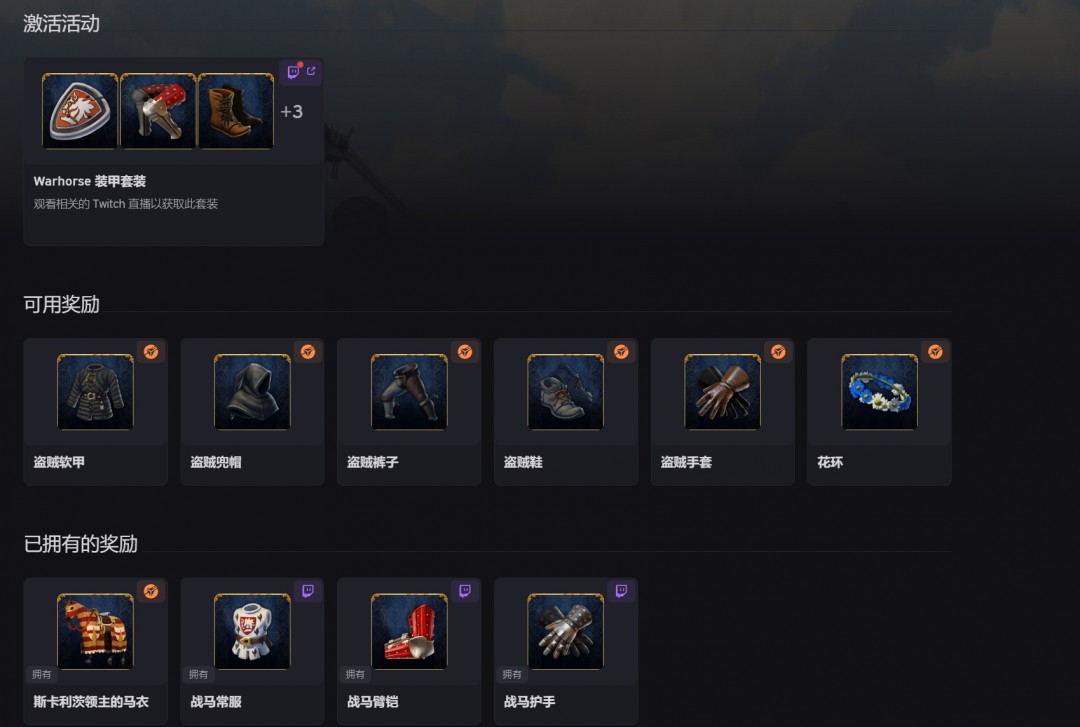
Task: View the owned 战马常服 tunic reward
Action: (x=252, y=650)
